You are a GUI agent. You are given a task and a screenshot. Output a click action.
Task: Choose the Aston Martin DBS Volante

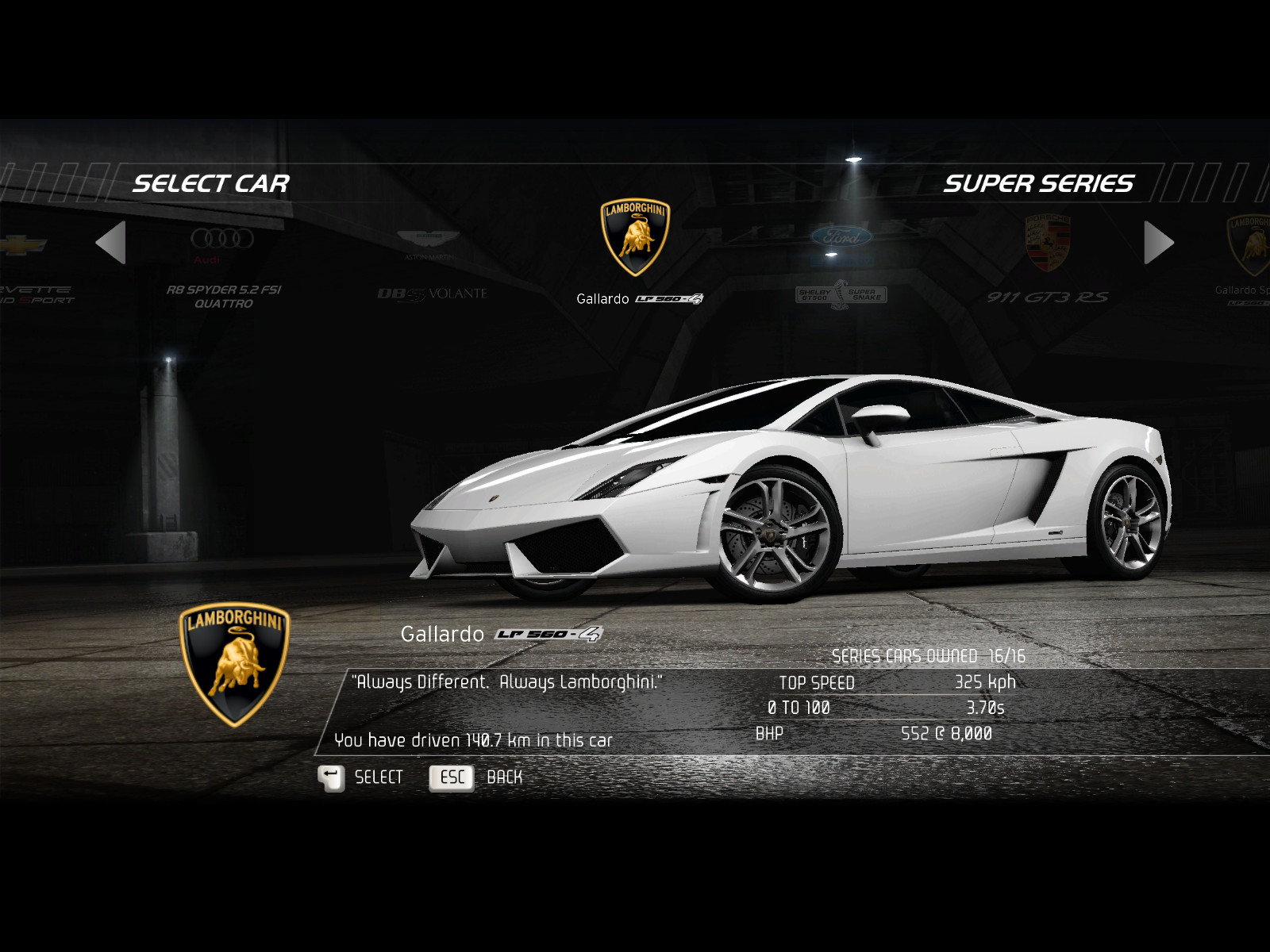[x=429, y=266]
